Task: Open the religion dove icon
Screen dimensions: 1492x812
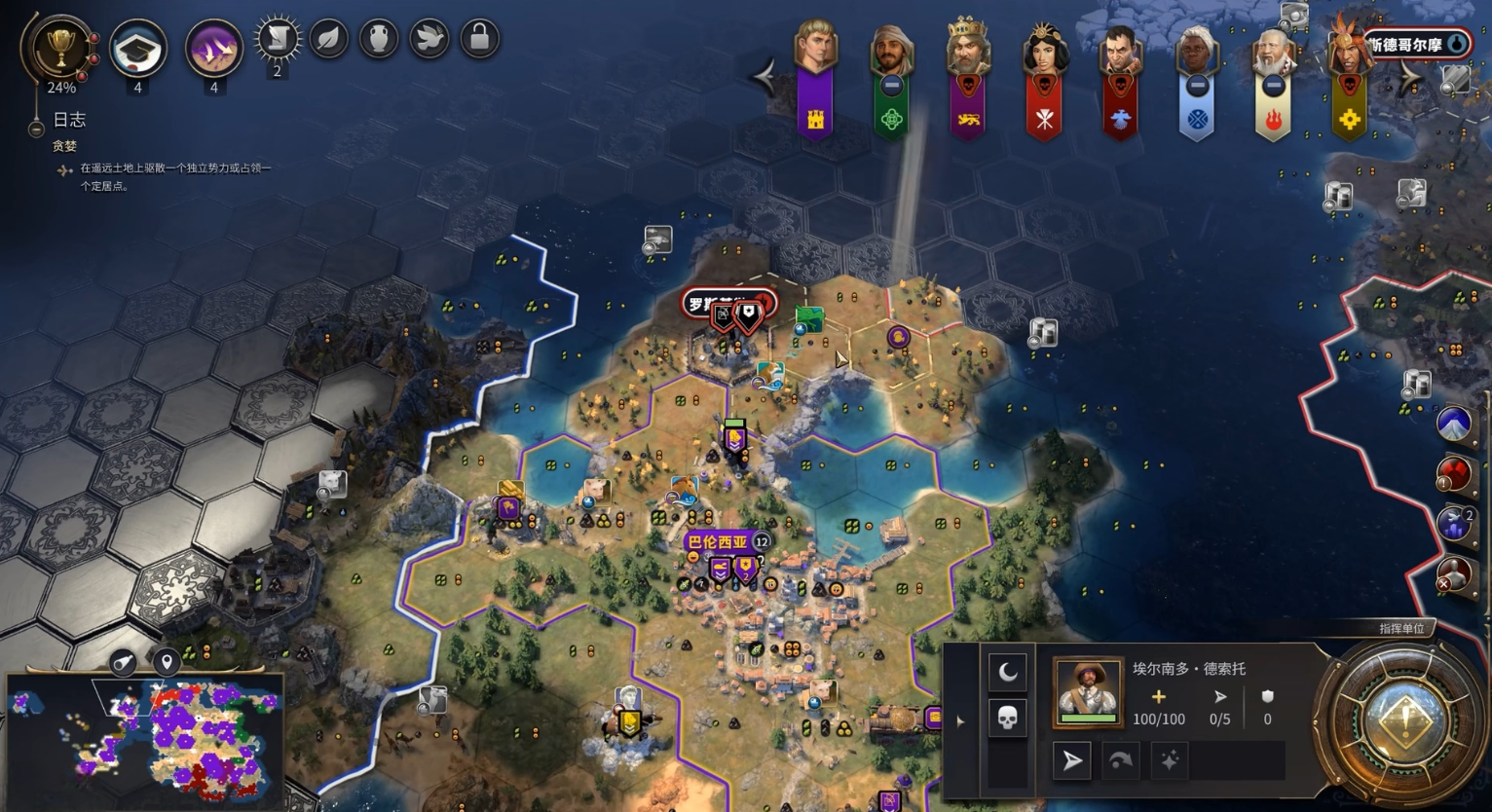Action: point(429,40)
